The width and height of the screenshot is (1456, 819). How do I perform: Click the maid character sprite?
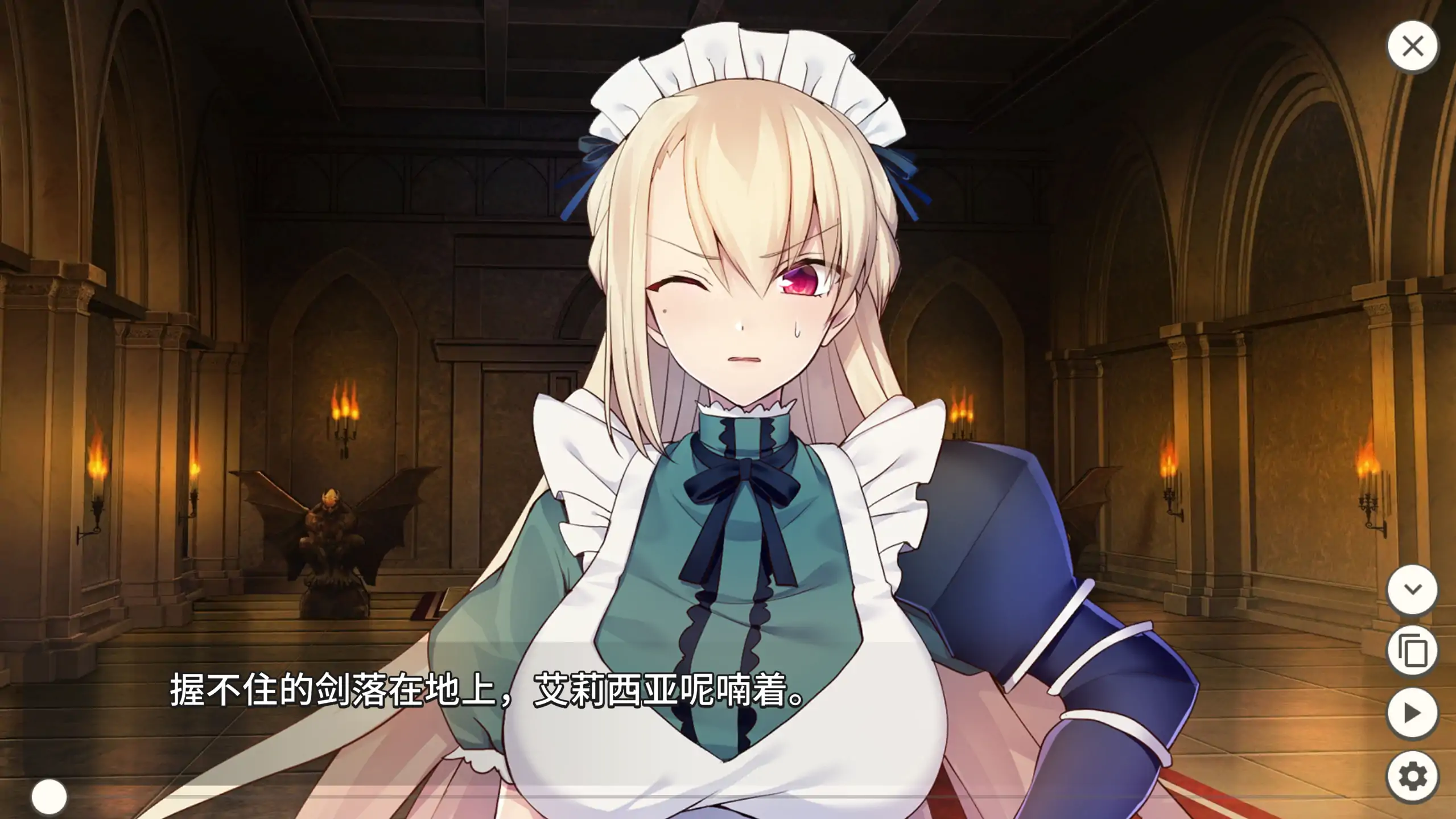(x=711, y=398)
